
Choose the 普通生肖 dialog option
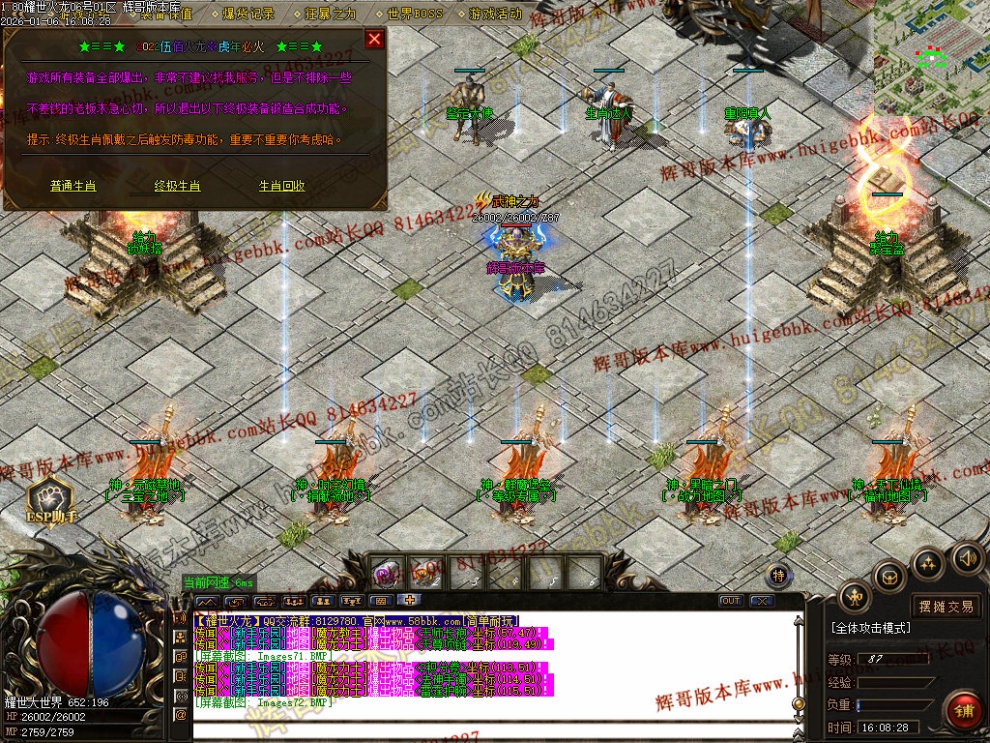pos(73,186)
